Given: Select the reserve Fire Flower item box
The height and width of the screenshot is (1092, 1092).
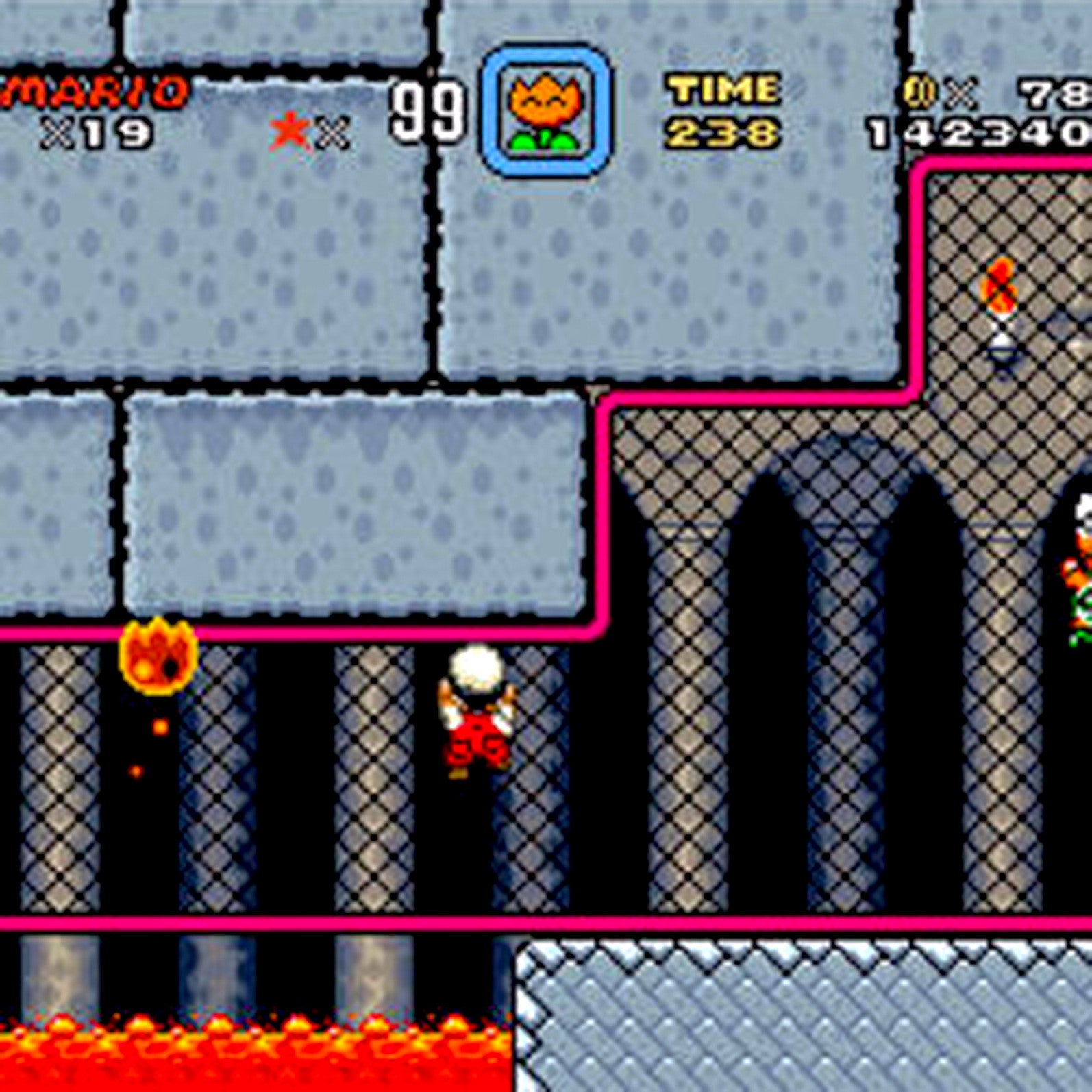Looking at the screenshot, I should [x=546, y=111].
